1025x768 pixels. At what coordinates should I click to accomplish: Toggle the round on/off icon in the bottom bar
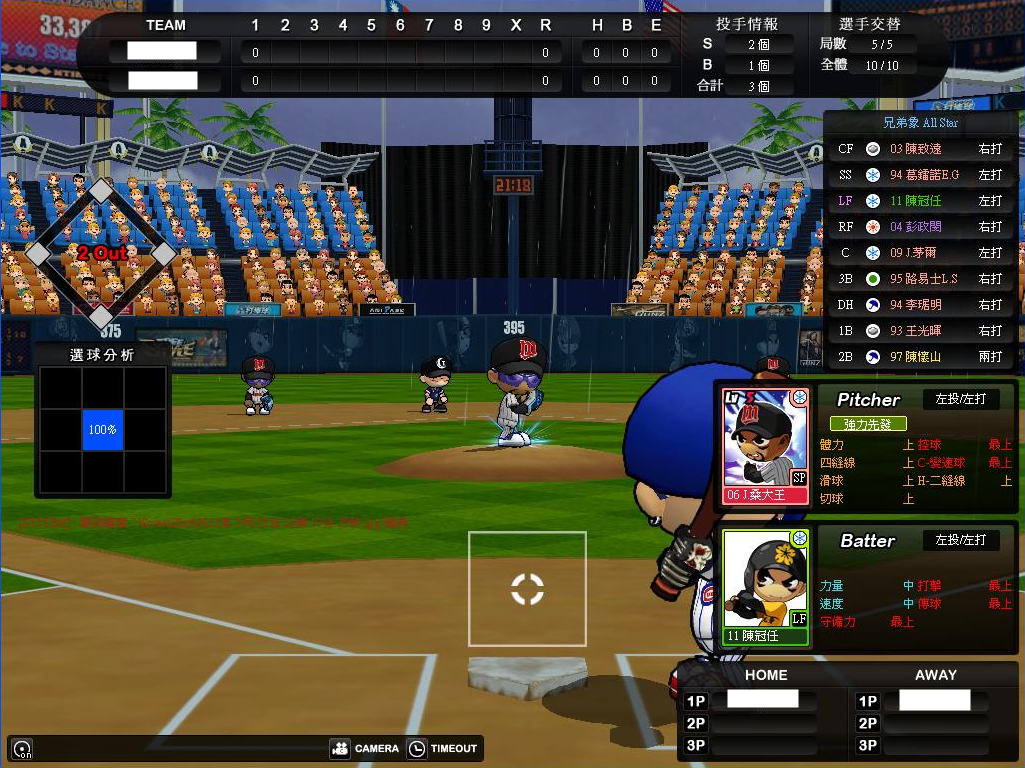tap(21, 748)
